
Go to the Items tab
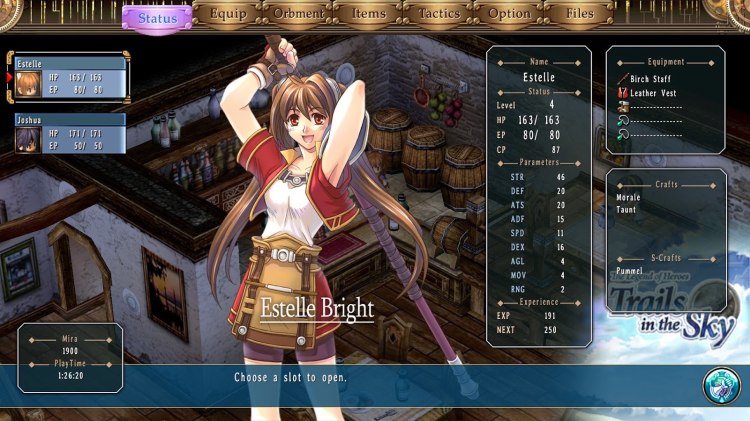point(367,15)
